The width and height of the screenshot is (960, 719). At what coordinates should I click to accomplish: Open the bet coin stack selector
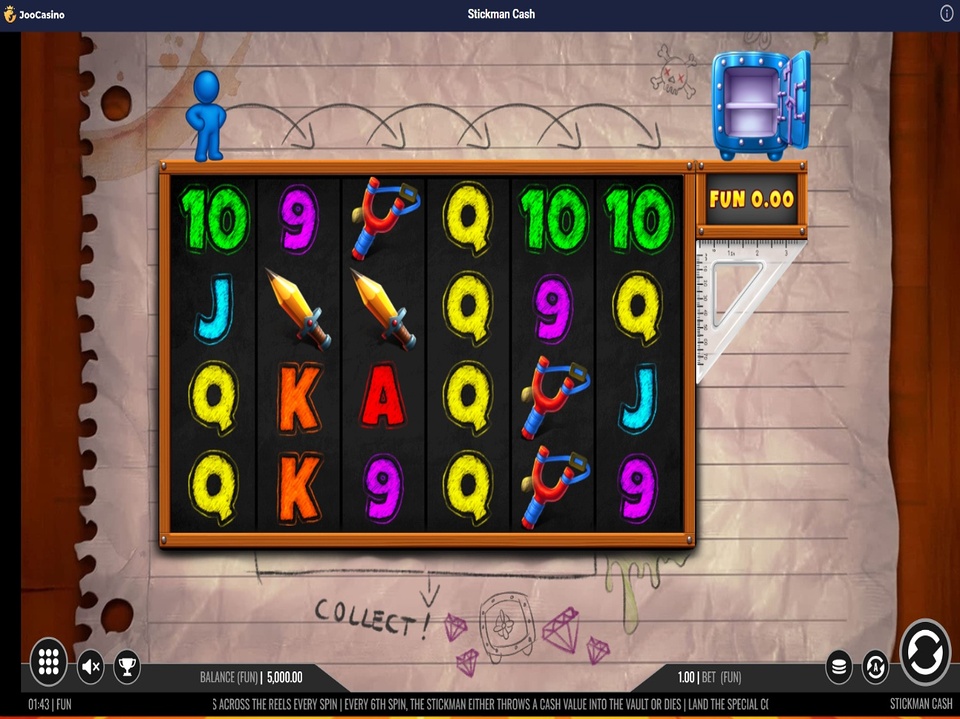tap(840, 666)
